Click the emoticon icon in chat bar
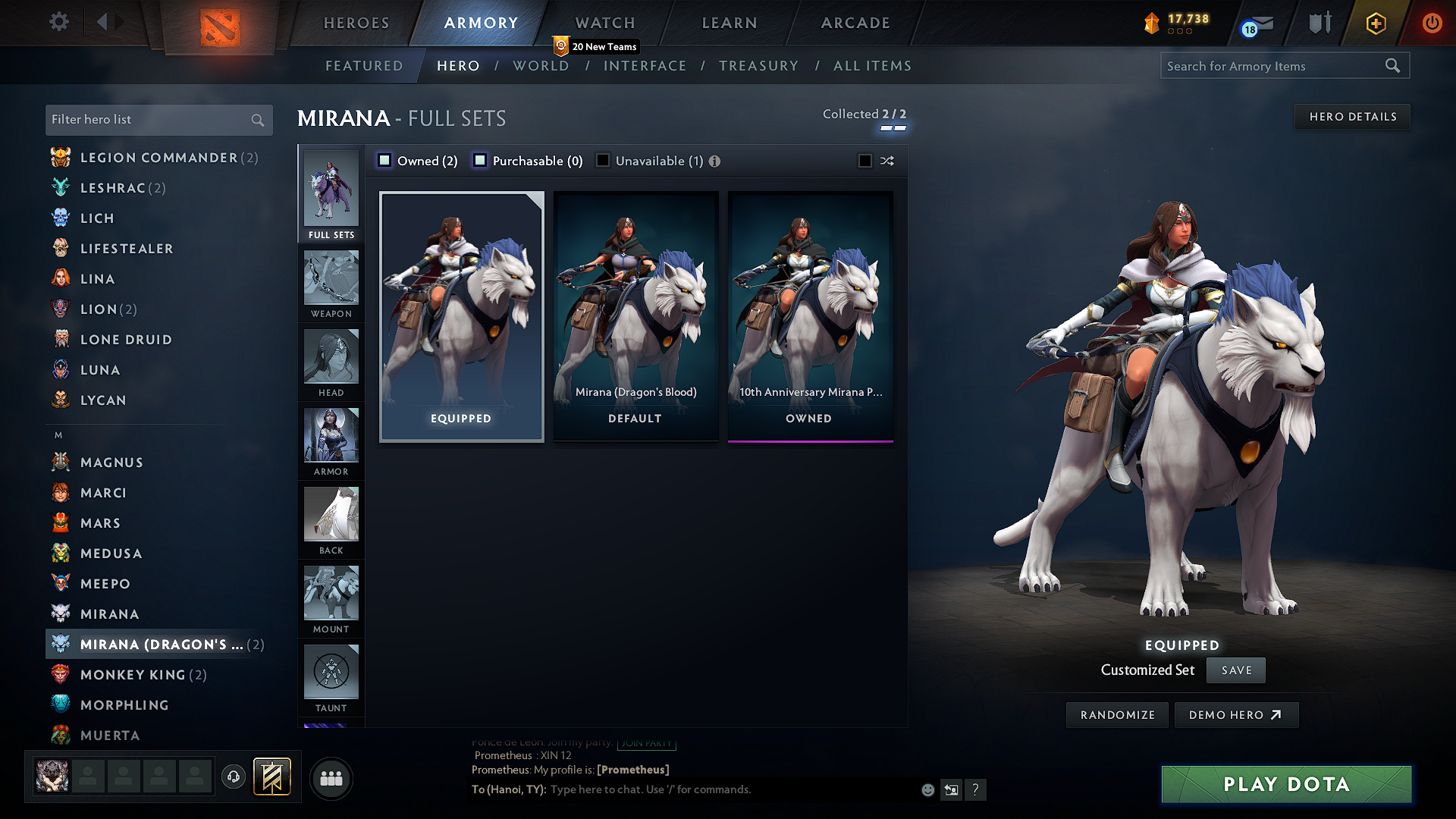This screenshot has width=1456, height=819. pos(927,789)
